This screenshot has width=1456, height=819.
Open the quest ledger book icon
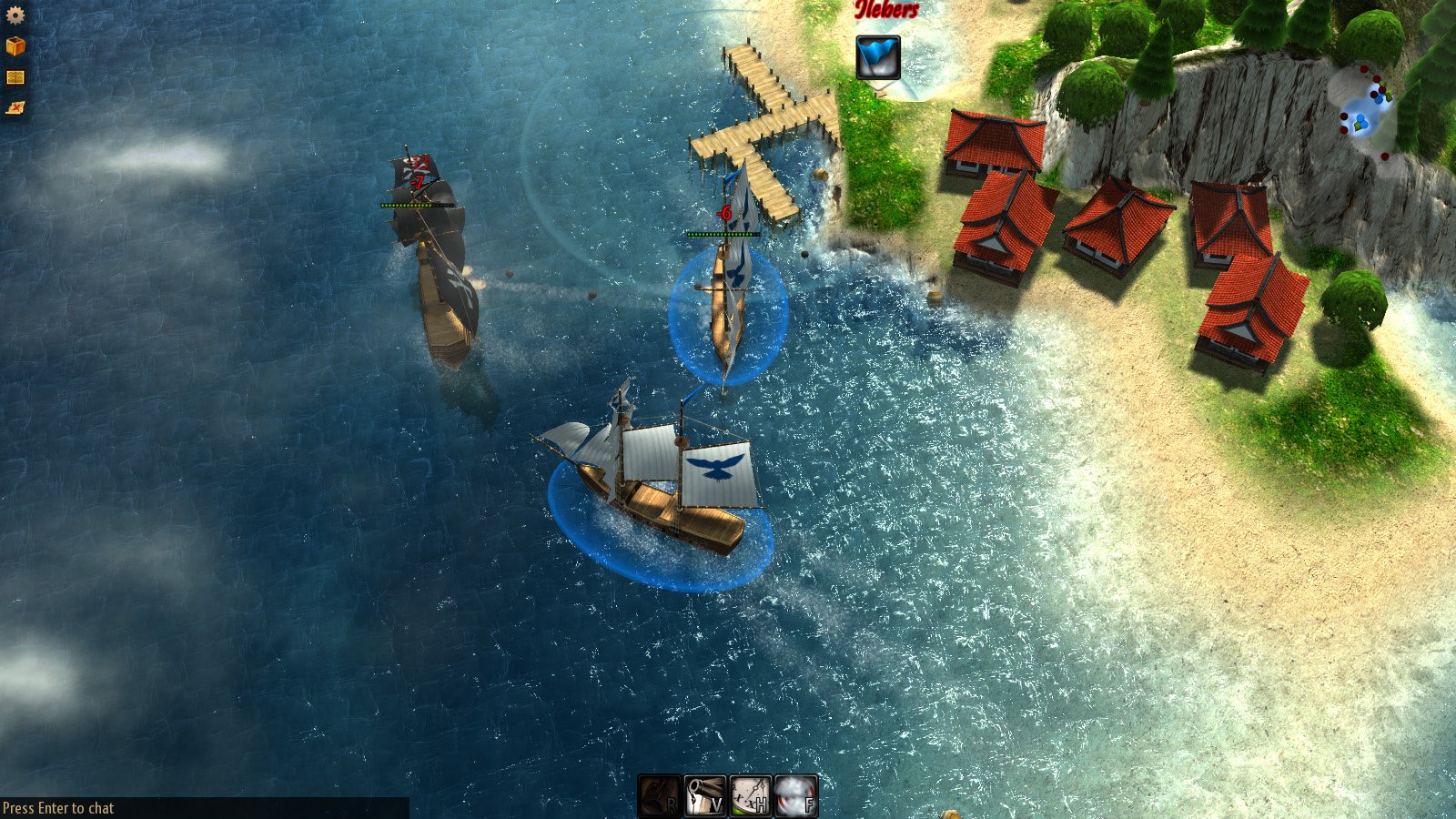(15, 78)
